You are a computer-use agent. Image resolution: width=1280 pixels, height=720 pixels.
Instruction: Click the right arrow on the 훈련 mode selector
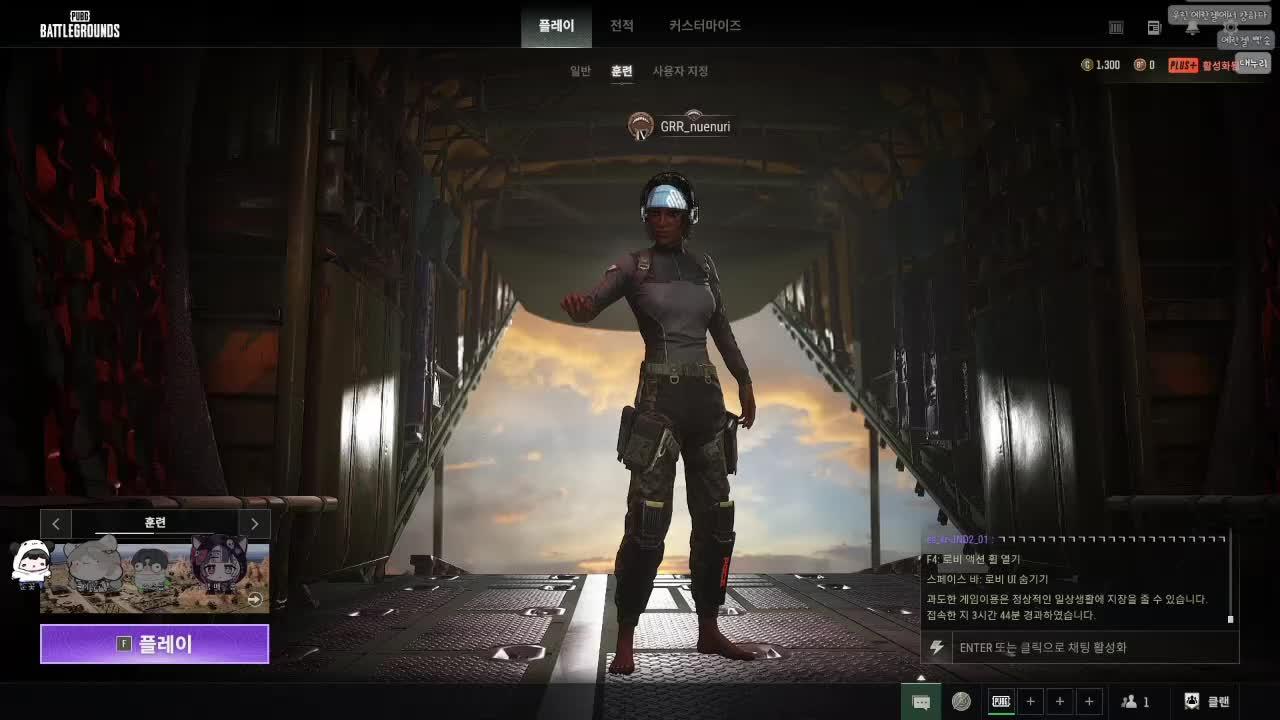[254, 523]
